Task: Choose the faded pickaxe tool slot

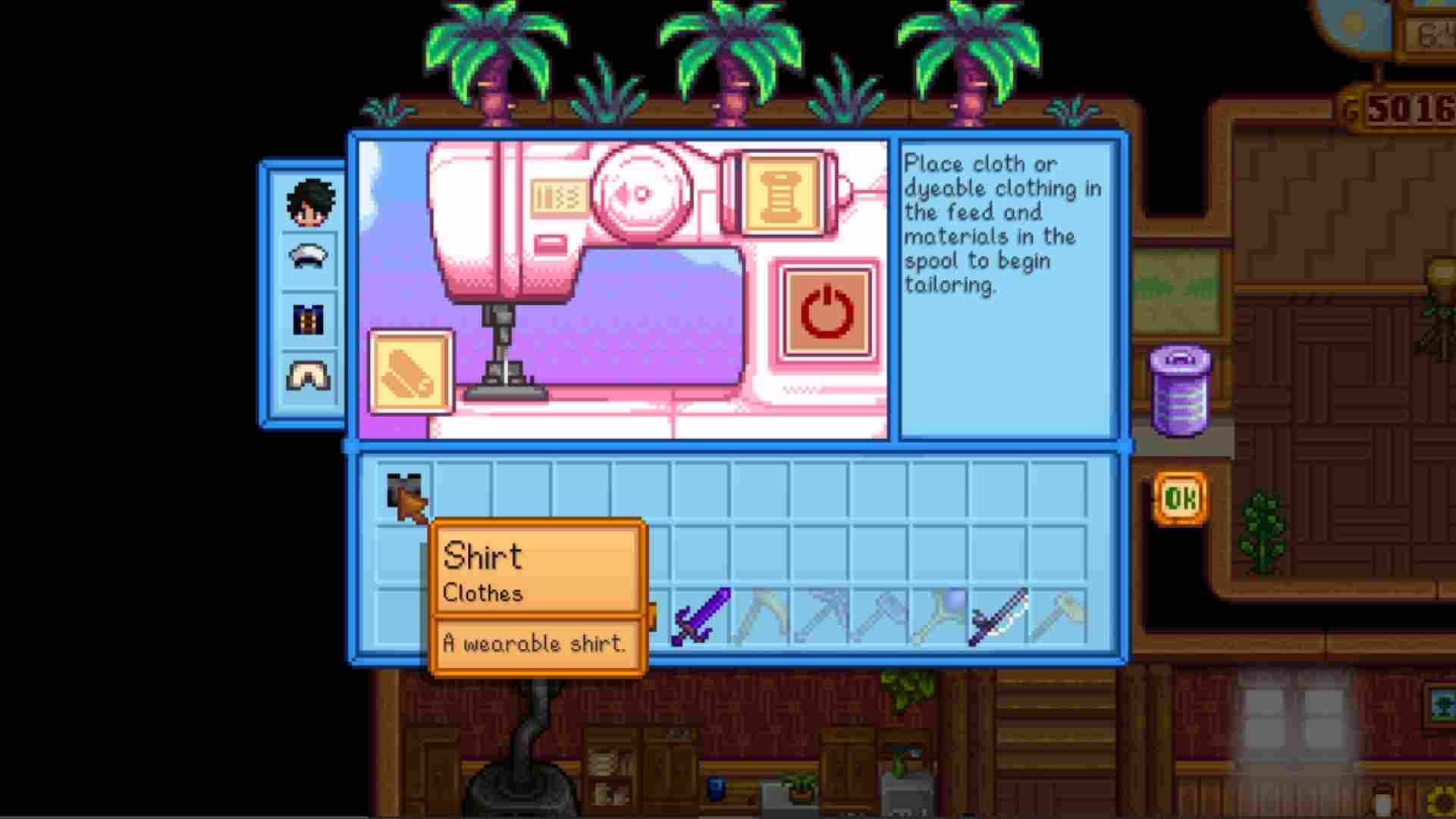Action: [821, 616]
